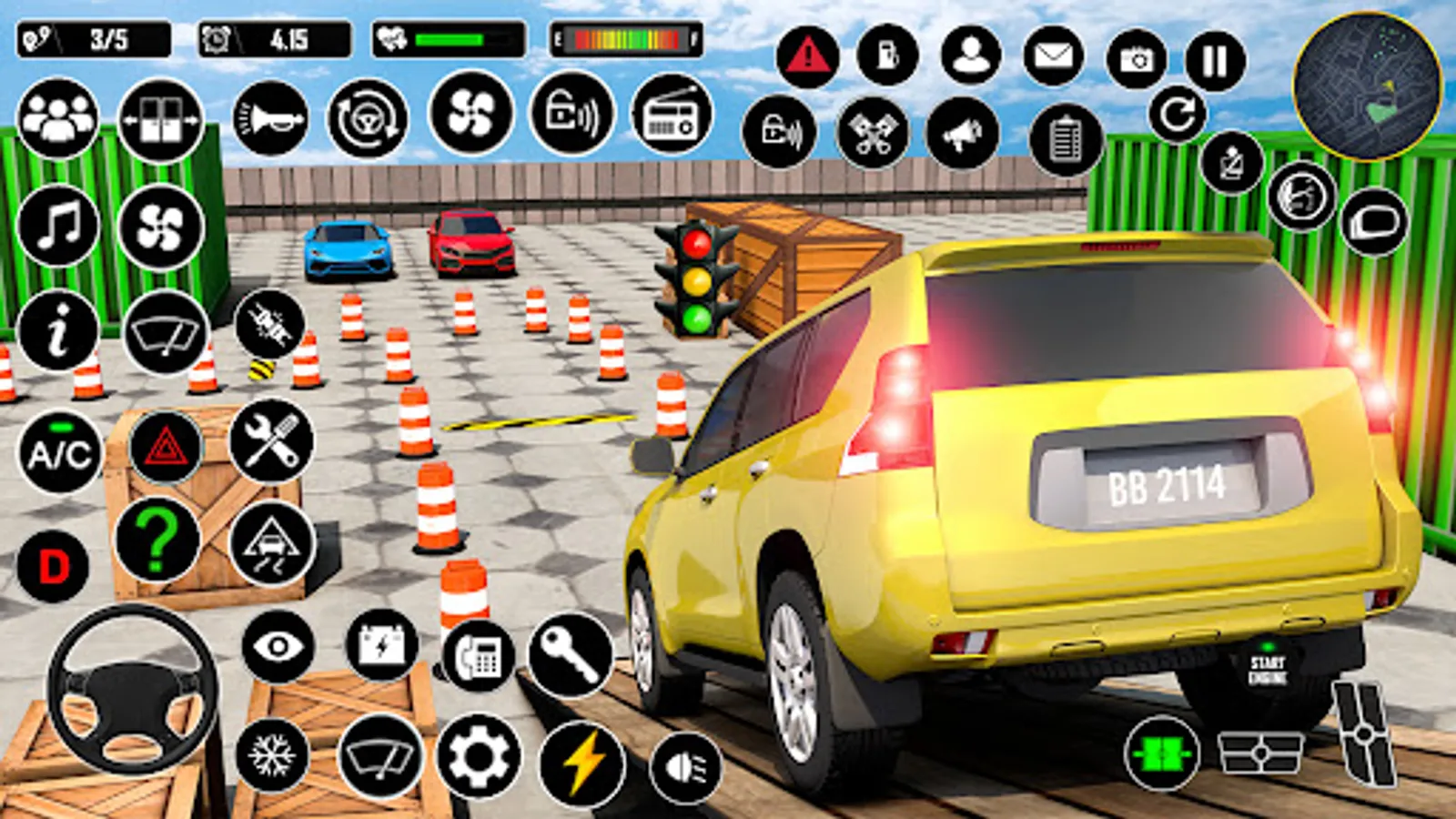This screenshot has width=1456, height=819.
Task: Click the steering wheel control
Action: [x=133, y=690]
